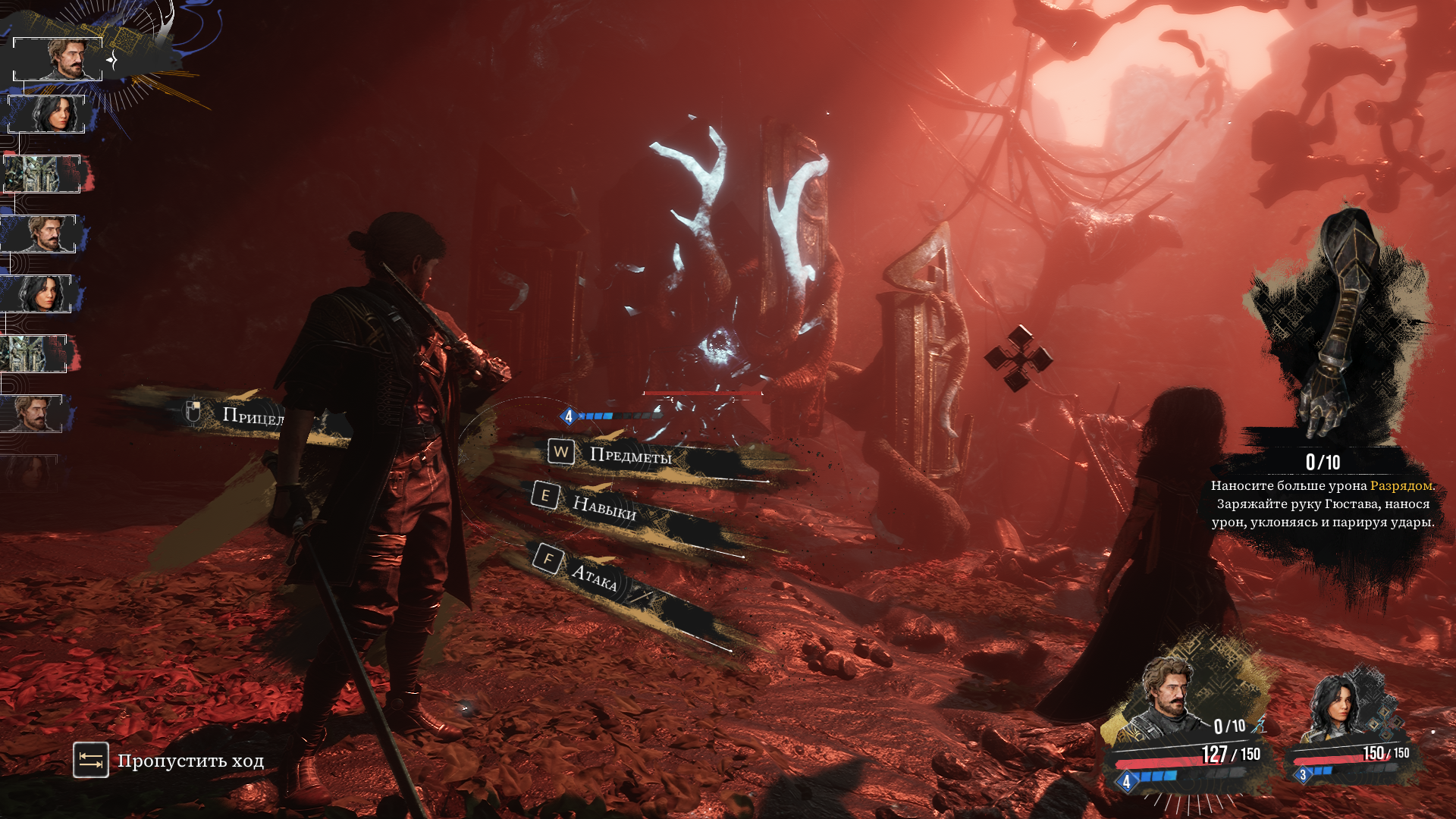The image size is (1456, 819).
Task: Select the highlighted current-turn Gustave portrait in turn order
Action: 58,59
